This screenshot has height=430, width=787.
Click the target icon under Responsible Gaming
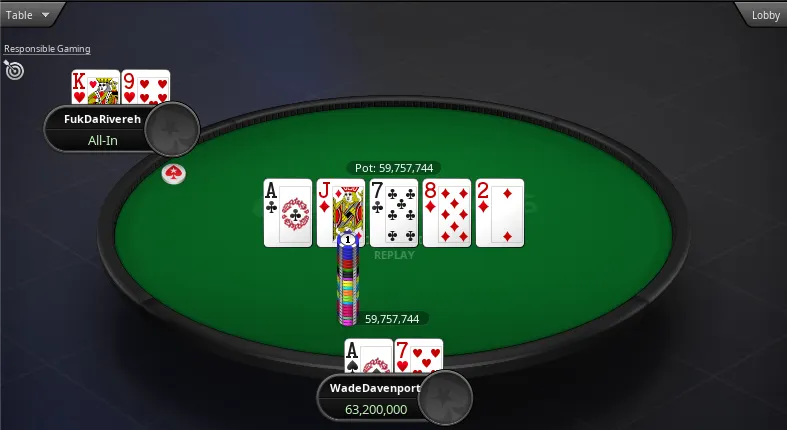14,70
